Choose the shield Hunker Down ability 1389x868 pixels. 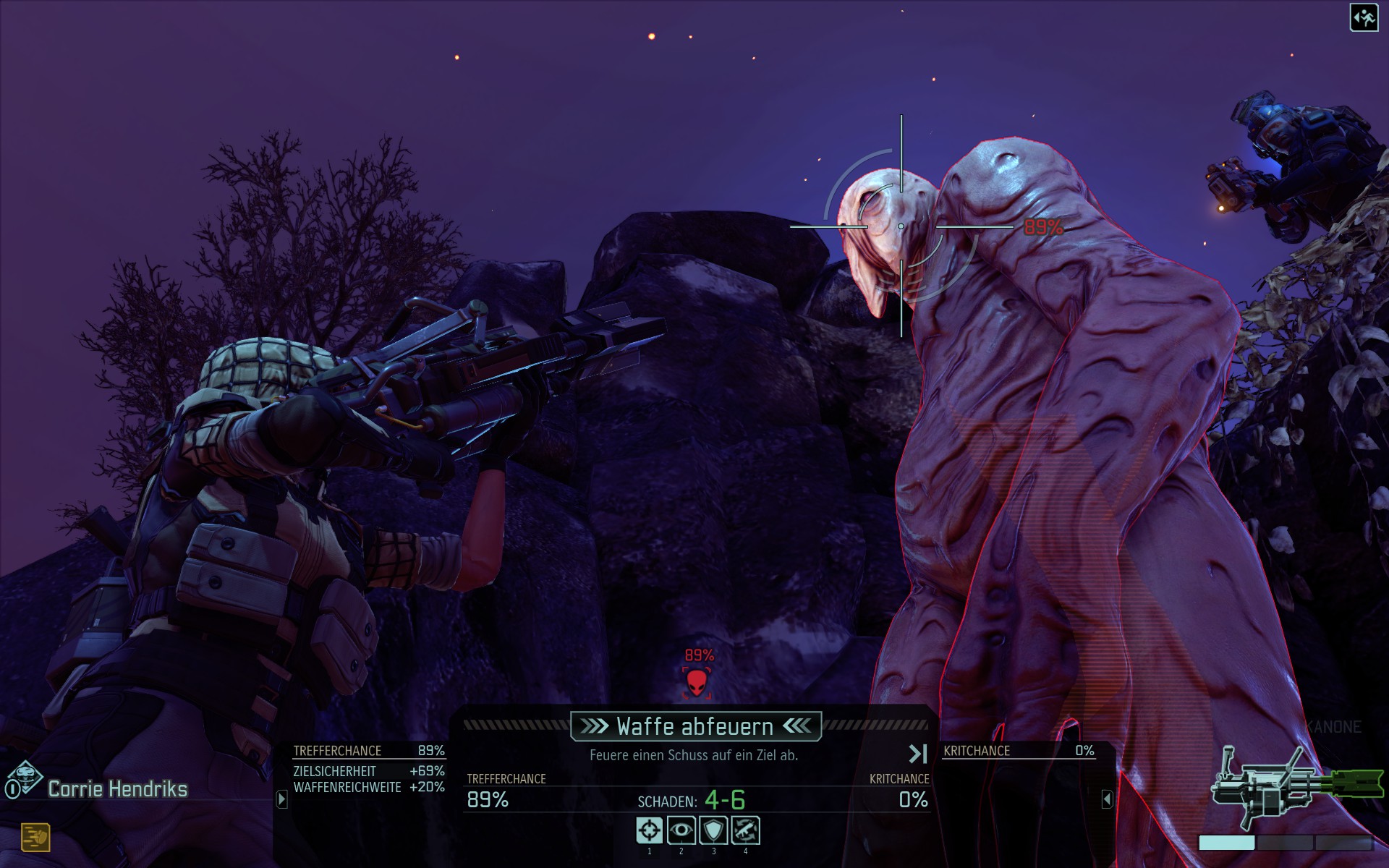click(713, 830)
